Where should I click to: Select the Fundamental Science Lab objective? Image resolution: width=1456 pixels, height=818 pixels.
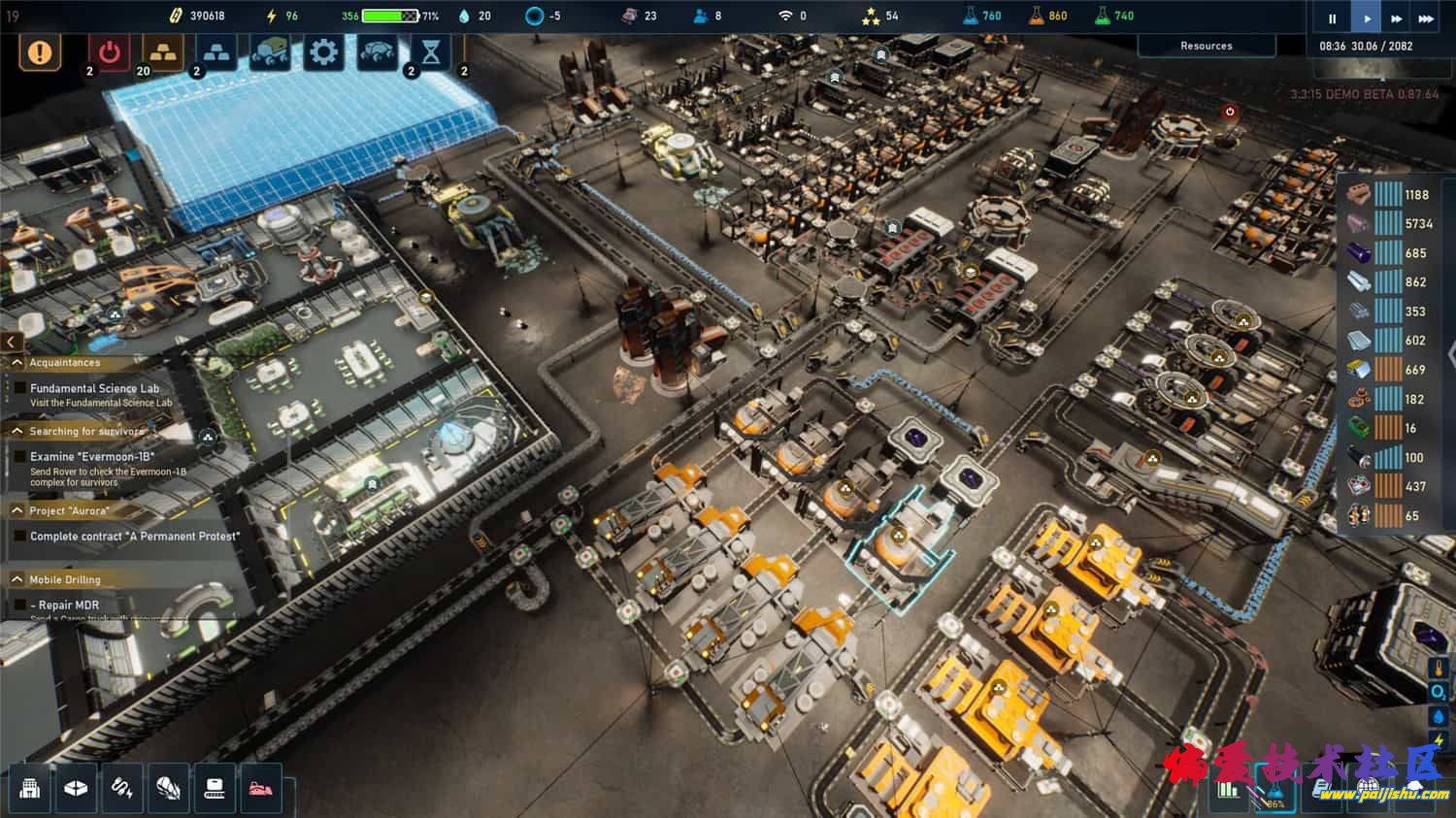coord(94,388)
